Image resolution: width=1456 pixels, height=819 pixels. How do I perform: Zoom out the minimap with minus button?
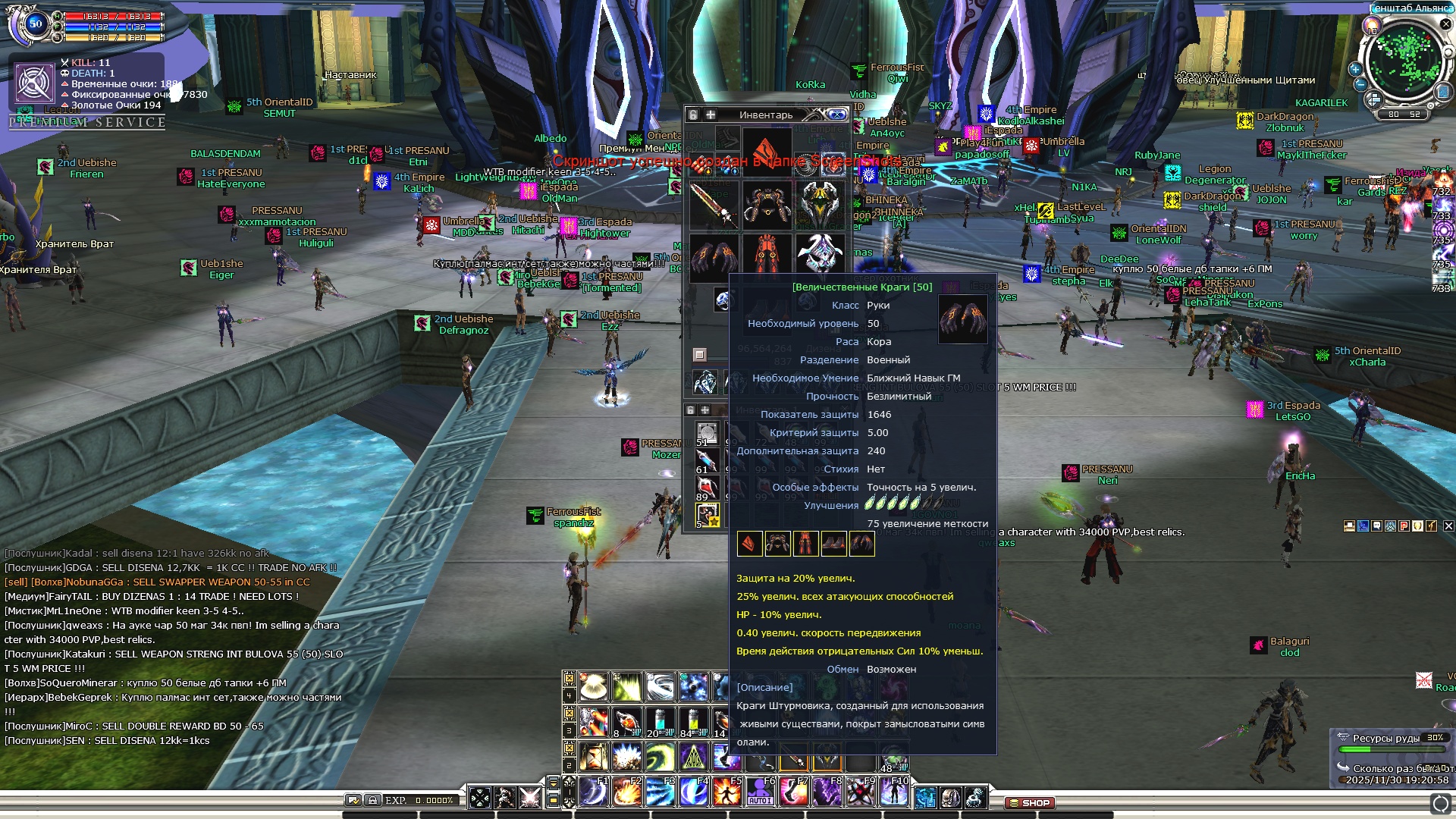(1361, 84)
